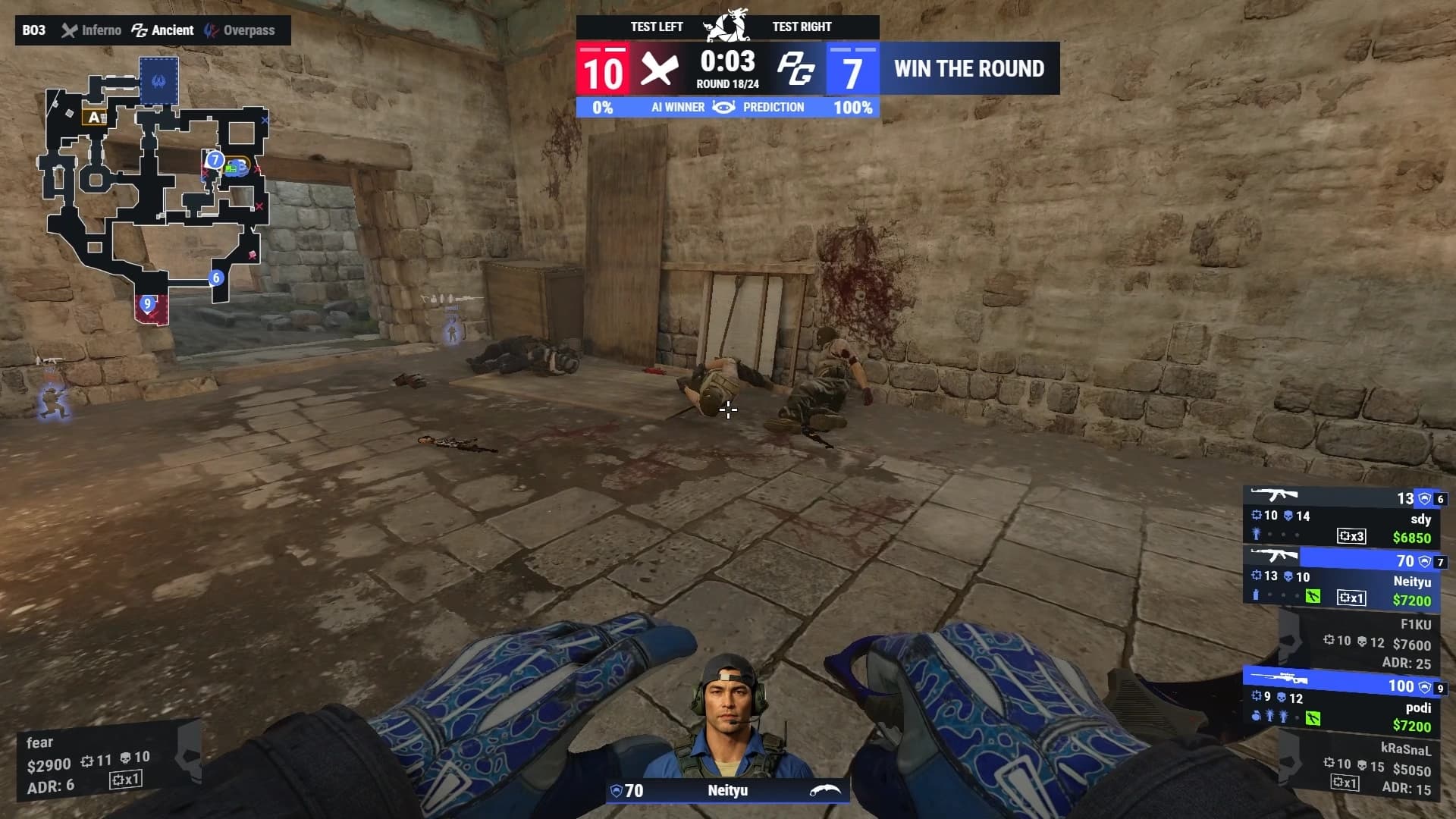Choose the Ancient map entry
The image size is (1456, 819).
[x=163, y=30]
